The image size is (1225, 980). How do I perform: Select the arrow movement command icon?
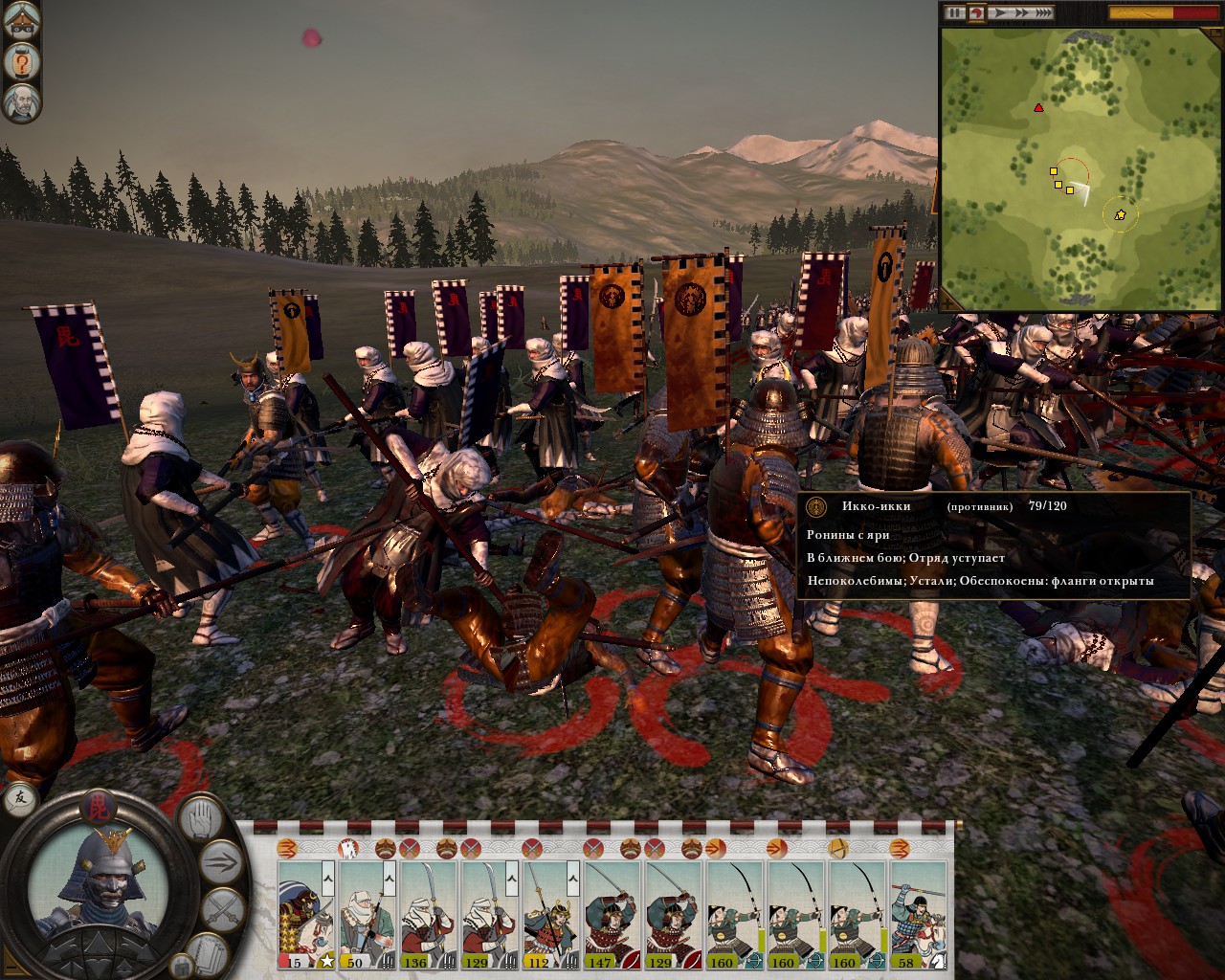(221, 861)
